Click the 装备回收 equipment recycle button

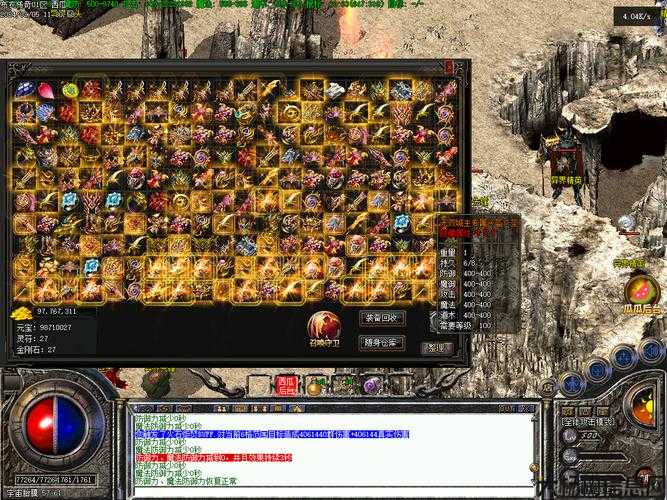point(382,318)
